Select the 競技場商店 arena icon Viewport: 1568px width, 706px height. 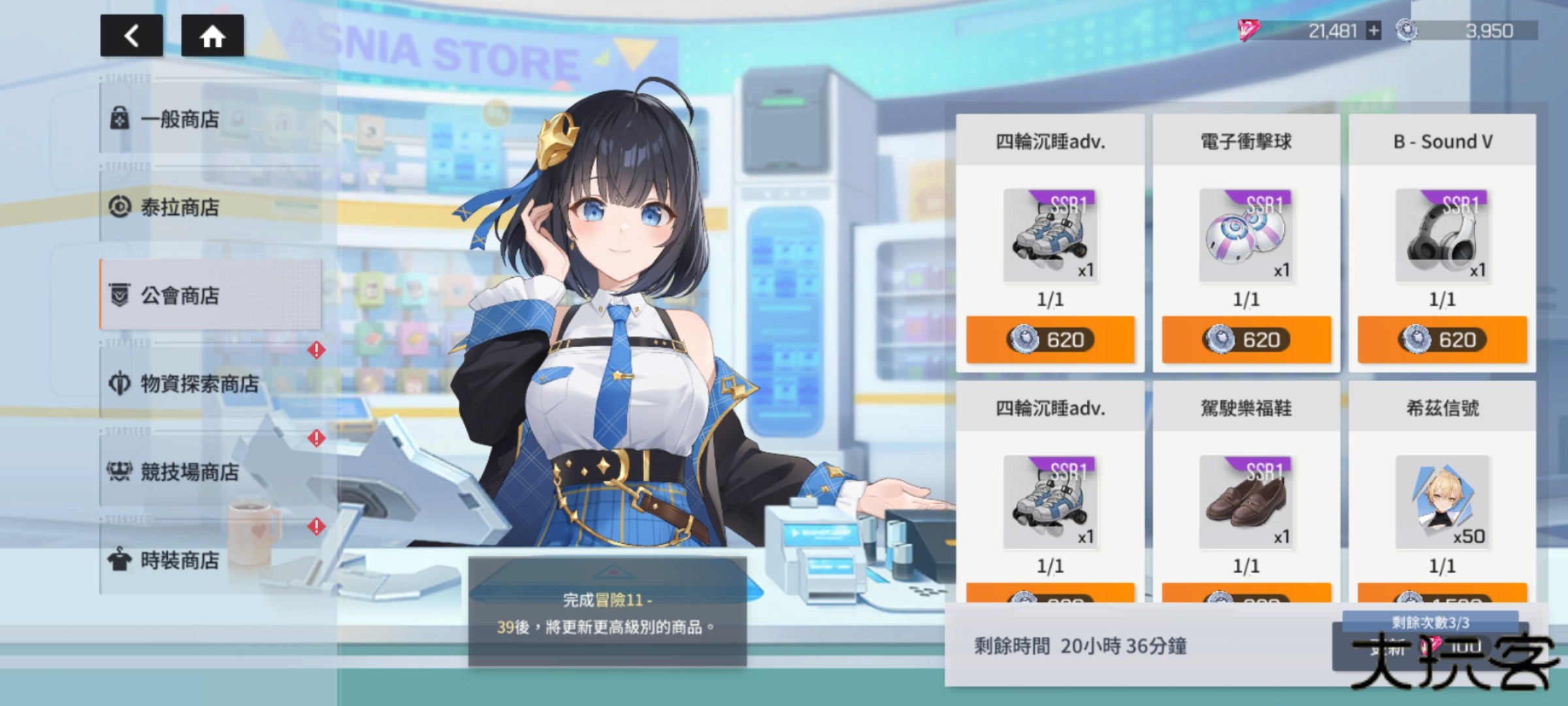[x=119, y=473]
